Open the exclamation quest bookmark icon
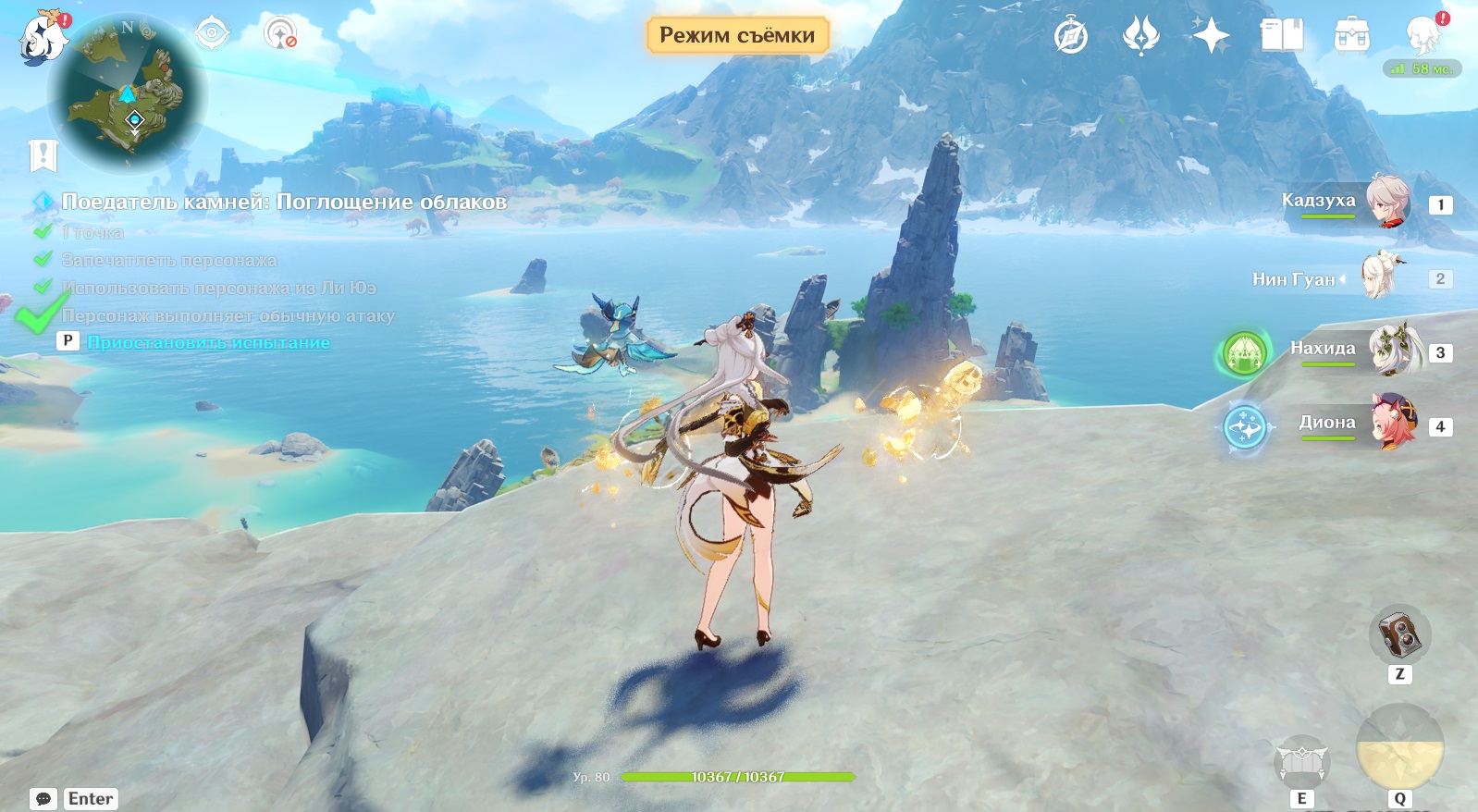The width and height of the screenshot is (1478, 812). (43, 155)
